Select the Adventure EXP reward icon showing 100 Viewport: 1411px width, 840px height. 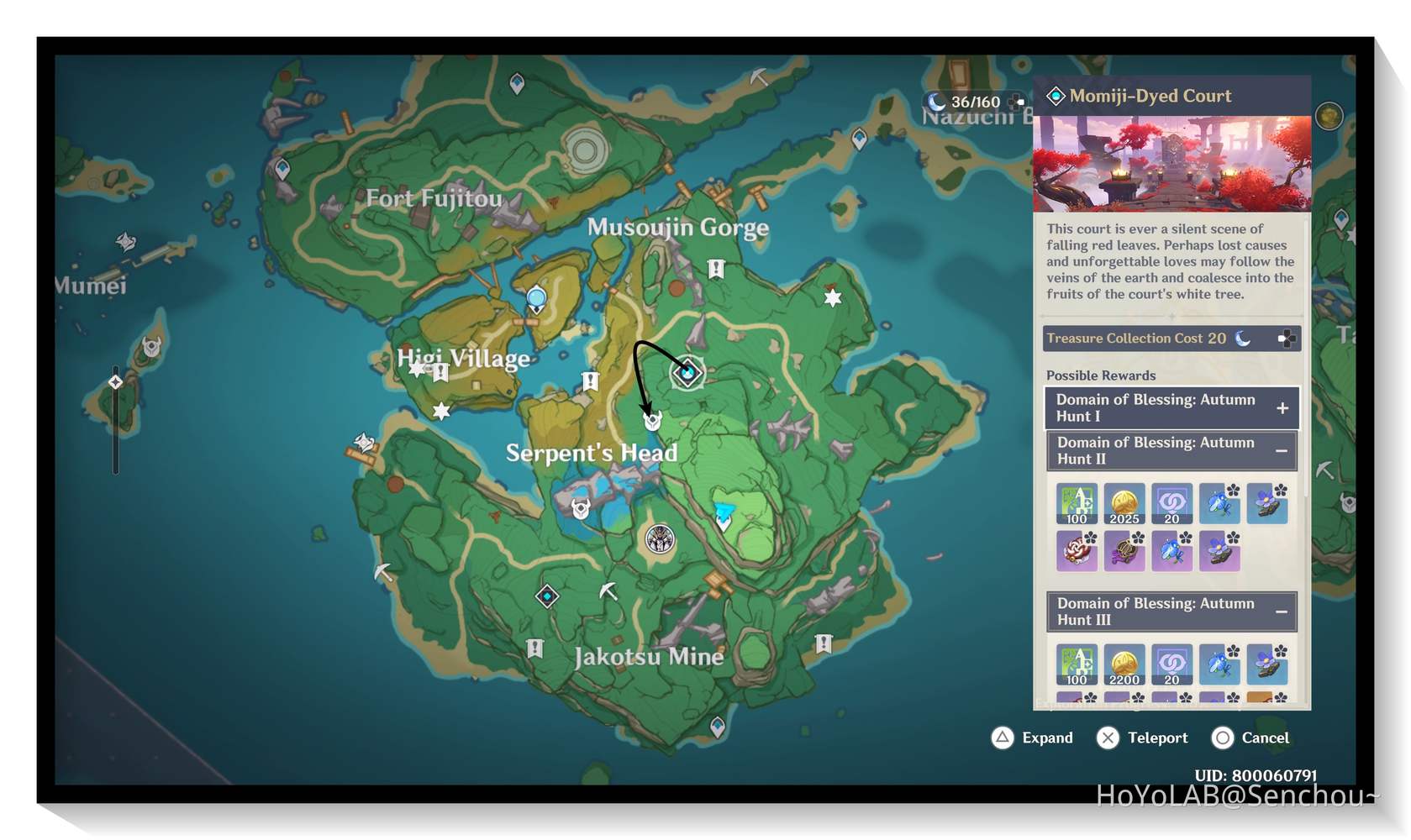click(x=1077, y=504)
